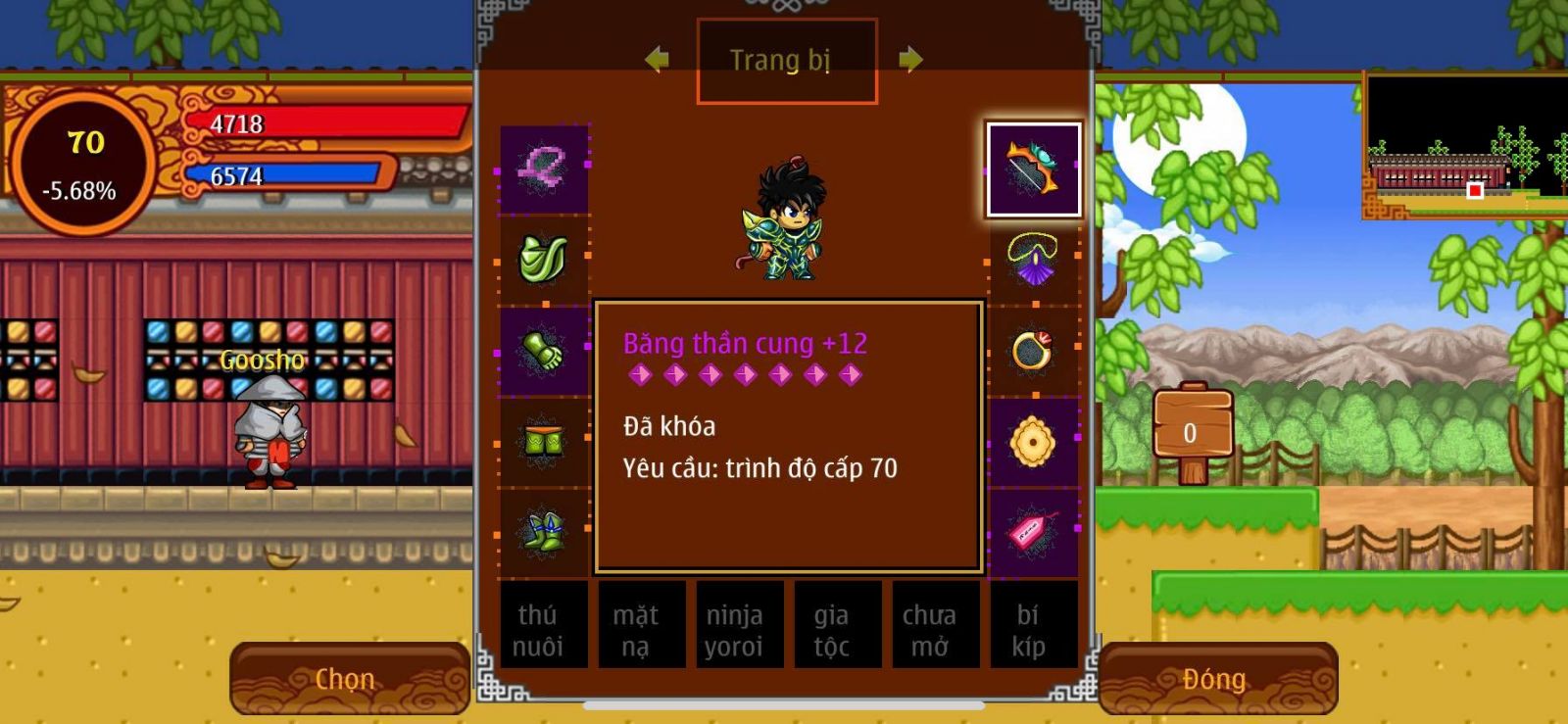The width and height of the screenshot is (1568, 724).
Task: Open the minimap
Action: [1466, 147]
